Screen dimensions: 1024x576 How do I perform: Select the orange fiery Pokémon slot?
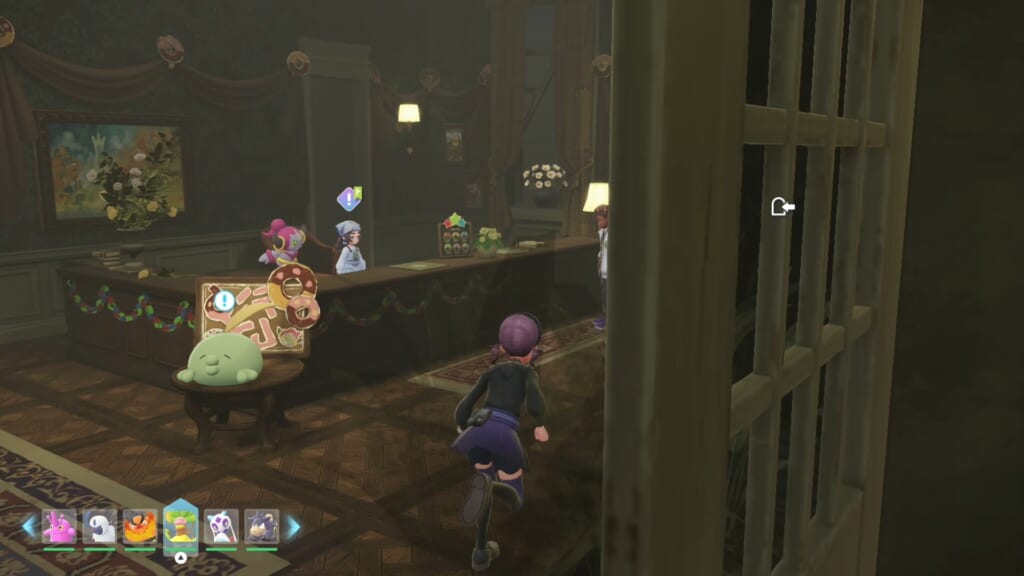[x=140, y=527]
